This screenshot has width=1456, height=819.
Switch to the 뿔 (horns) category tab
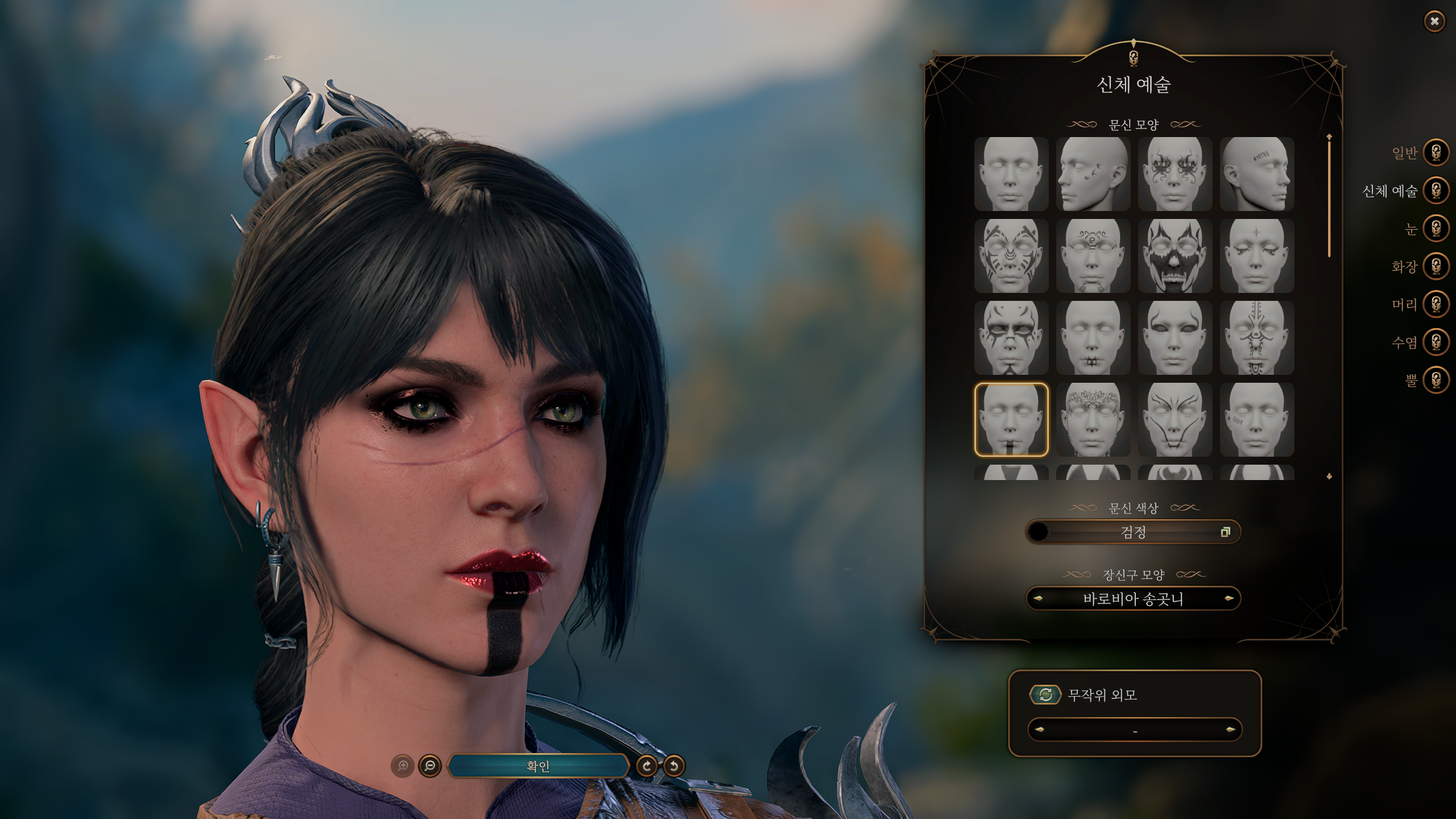pos(1436,380)
